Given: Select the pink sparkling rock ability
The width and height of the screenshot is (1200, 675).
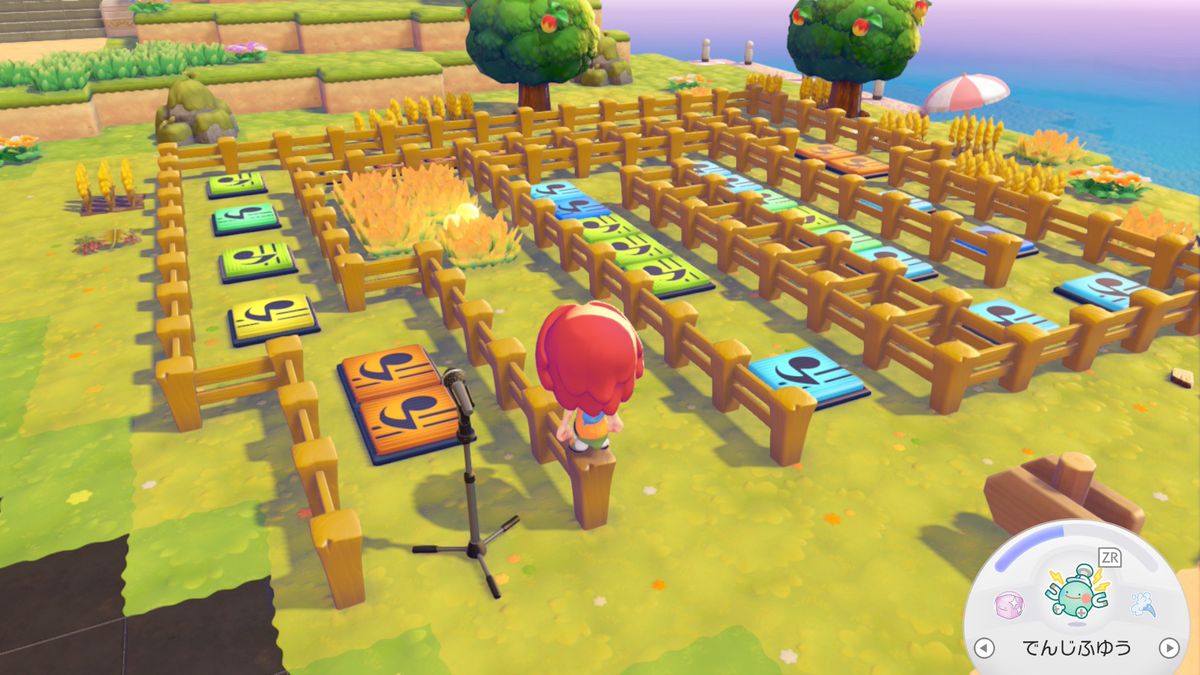Looking at the screenshot, I should pos(1007,605).
